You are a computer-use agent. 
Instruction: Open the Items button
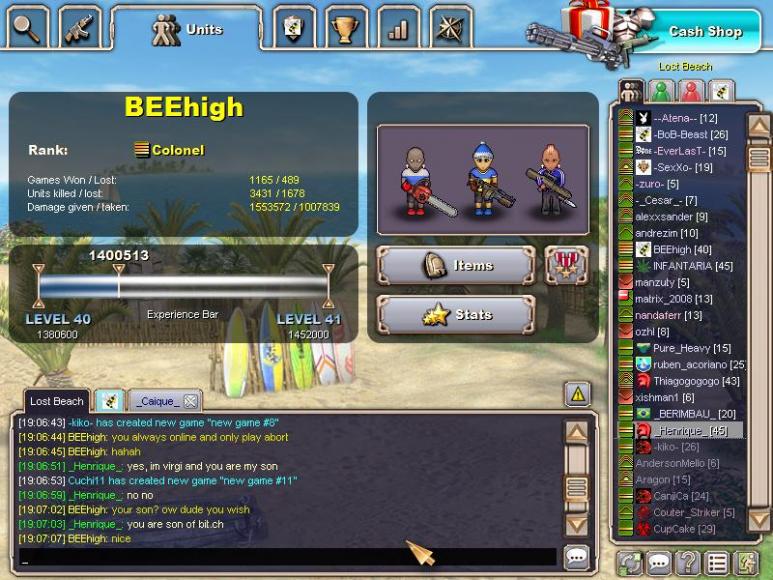click(456, 265)
